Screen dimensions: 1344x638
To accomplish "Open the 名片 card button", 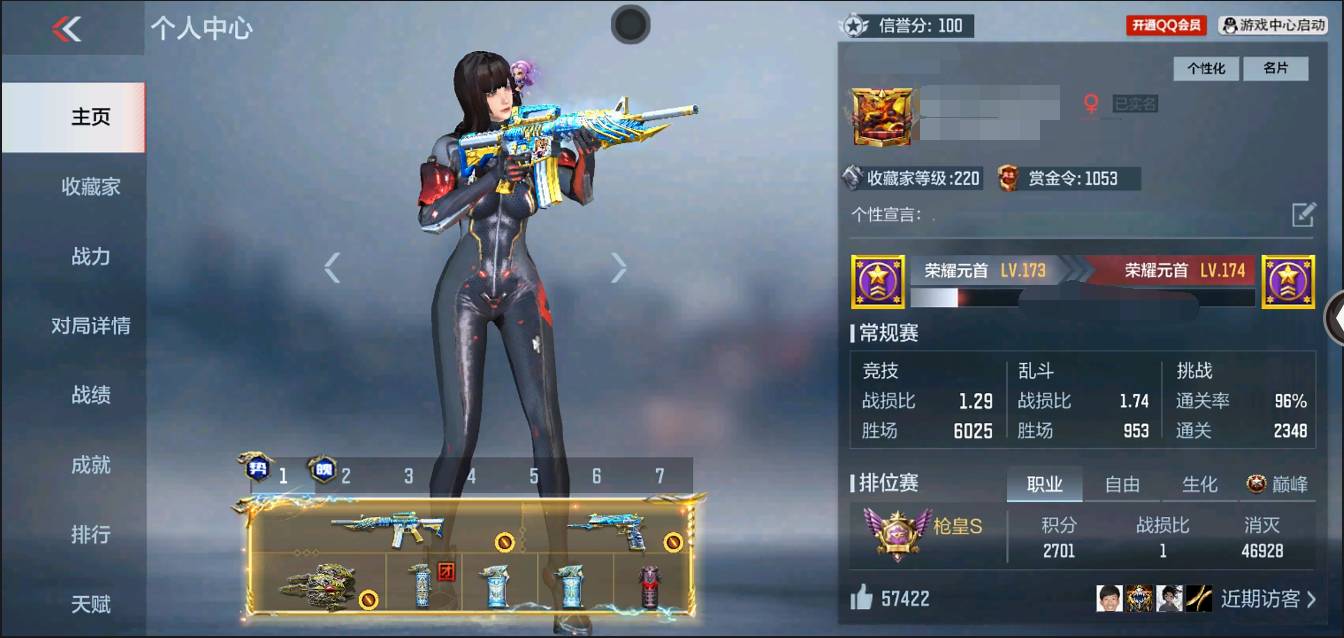I will click(x=1275, y=68).
